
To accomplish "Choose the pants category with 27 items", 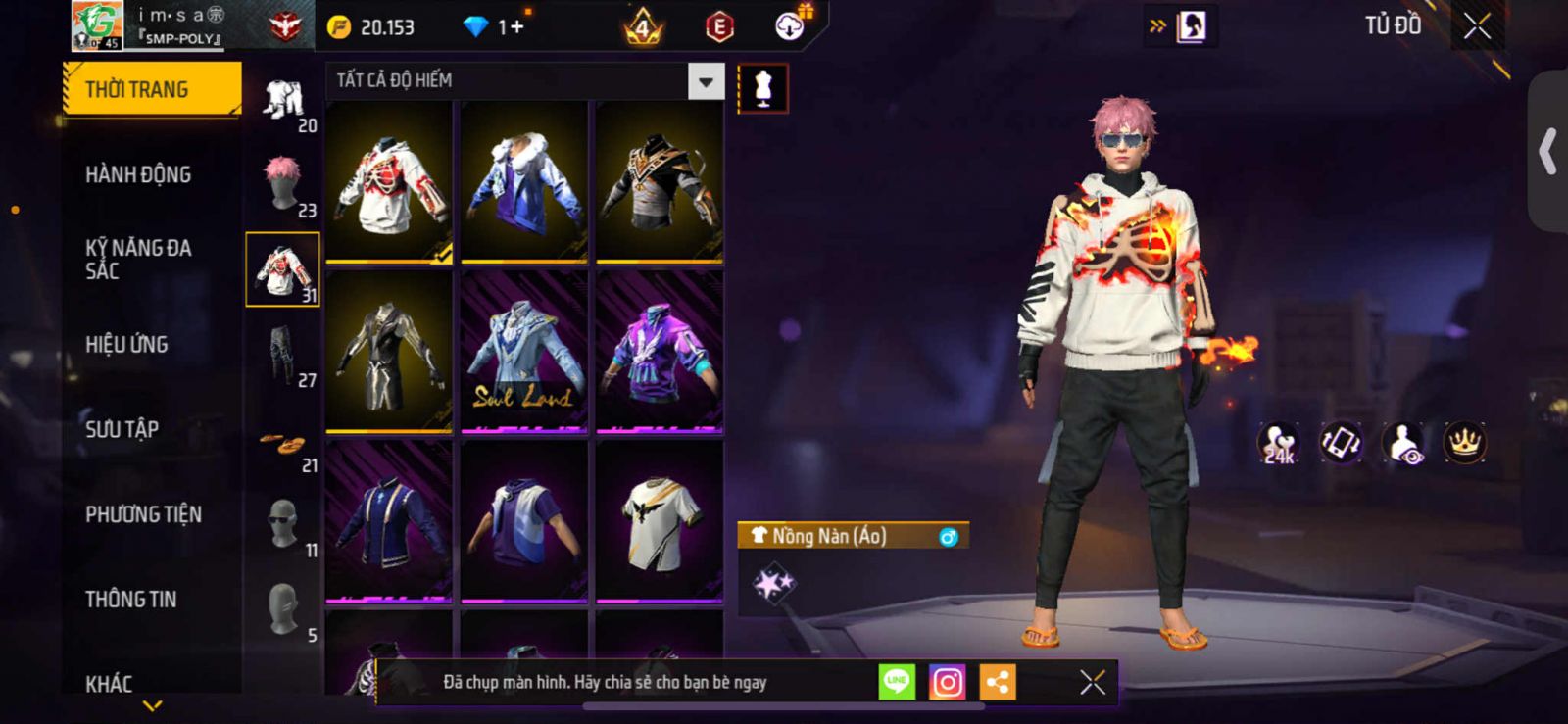I will click(x=283, y=355).
